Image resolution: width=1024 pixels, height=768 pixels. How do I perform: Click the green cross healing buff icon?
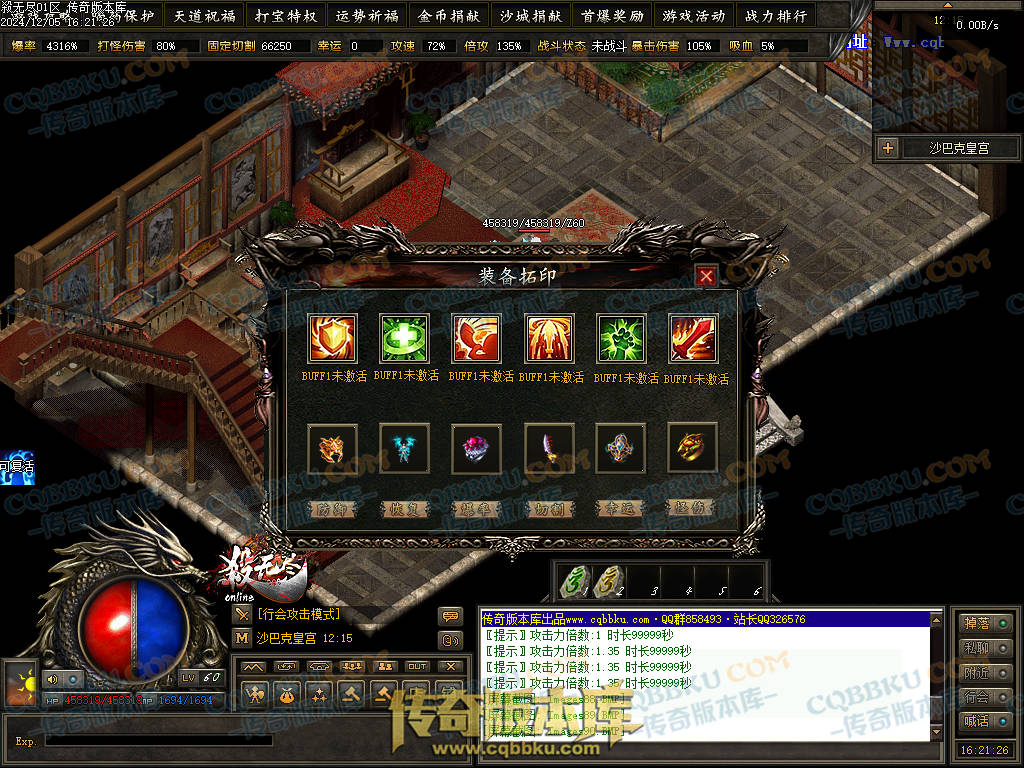[404, 338]
